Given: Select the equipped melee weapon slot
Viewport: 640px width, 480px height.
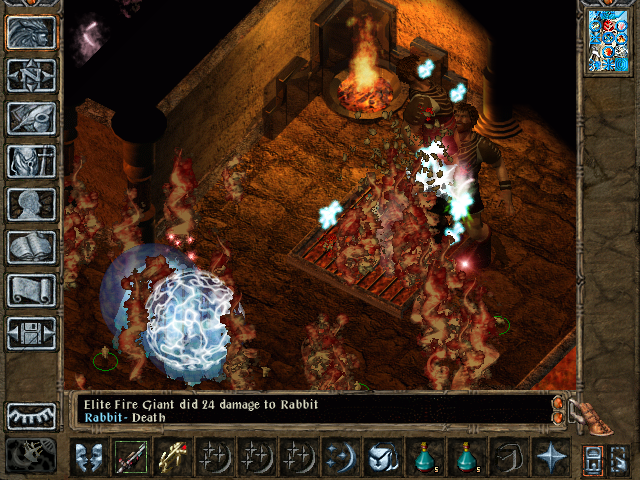Looking at the screenshot, I should [131, 458].
